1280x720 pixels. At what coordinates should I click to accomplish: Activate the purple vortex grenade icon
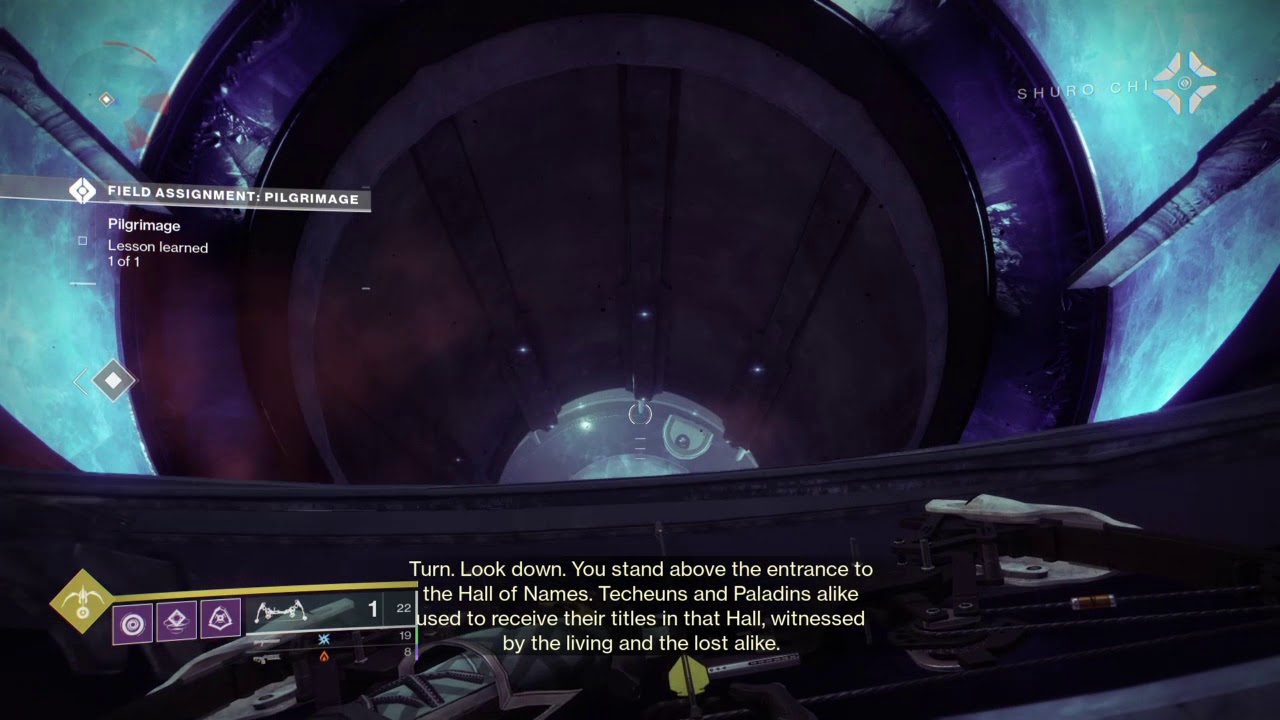pyautogui.click(x=132, y=622)
